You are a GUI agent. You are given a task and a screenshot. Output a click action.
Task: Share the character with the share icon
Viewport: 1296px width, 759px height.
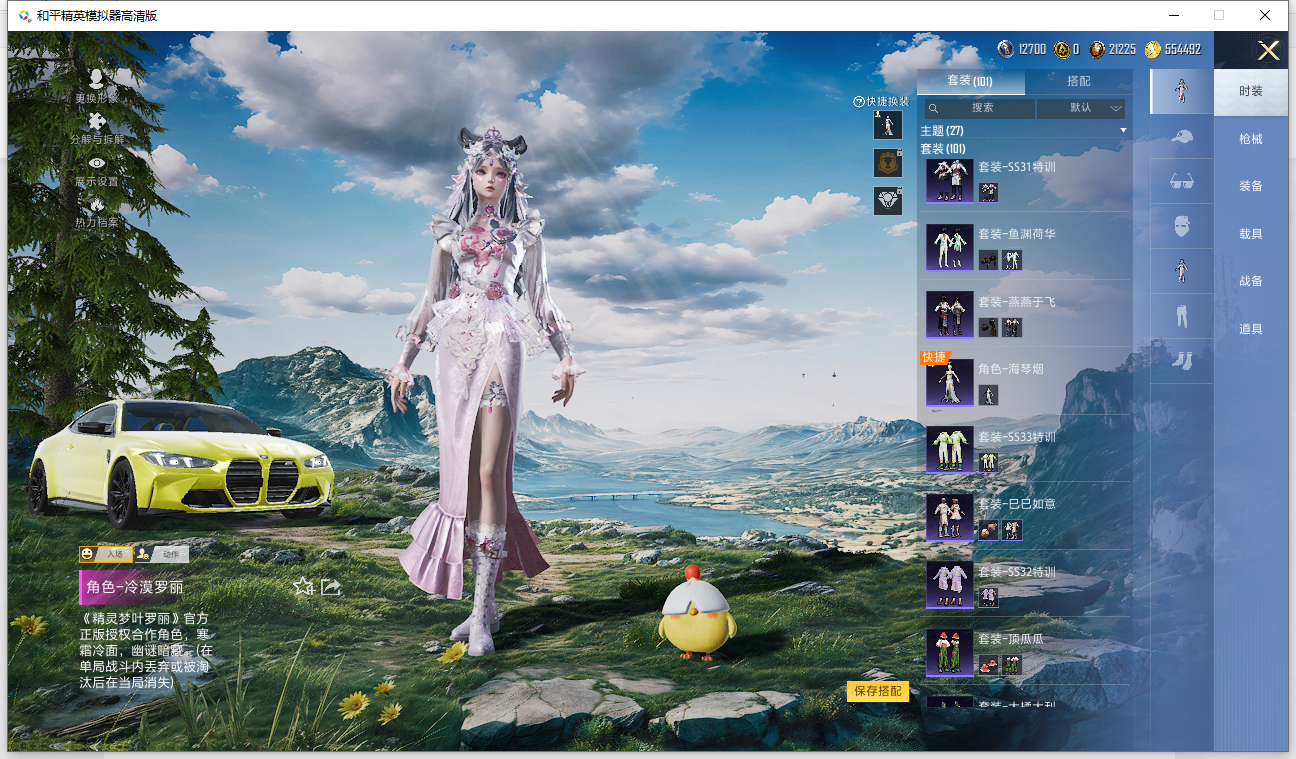pos(331,587)
